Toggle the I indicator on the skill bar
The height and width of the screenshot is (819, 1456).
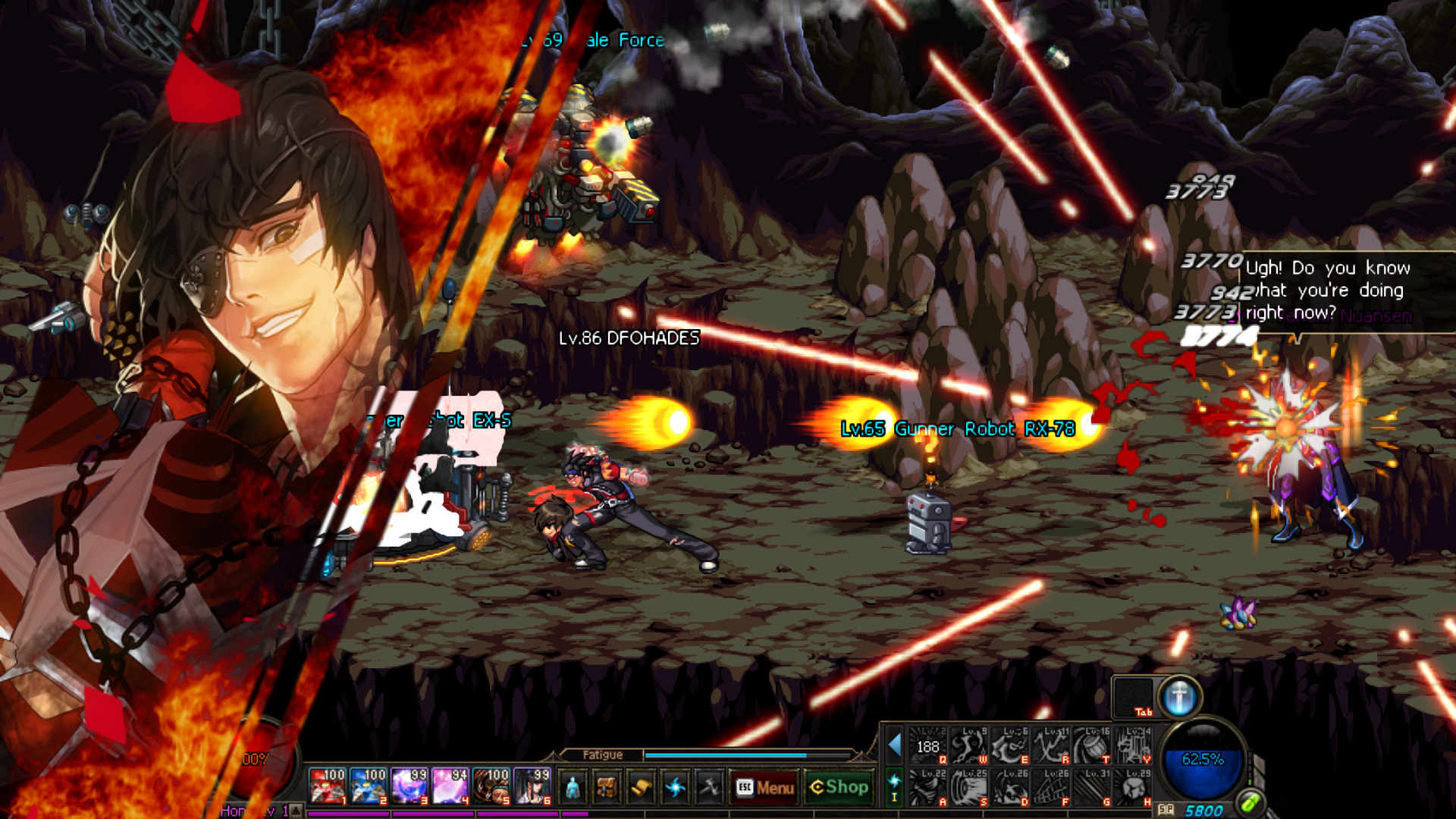click(x=895, y=795)
